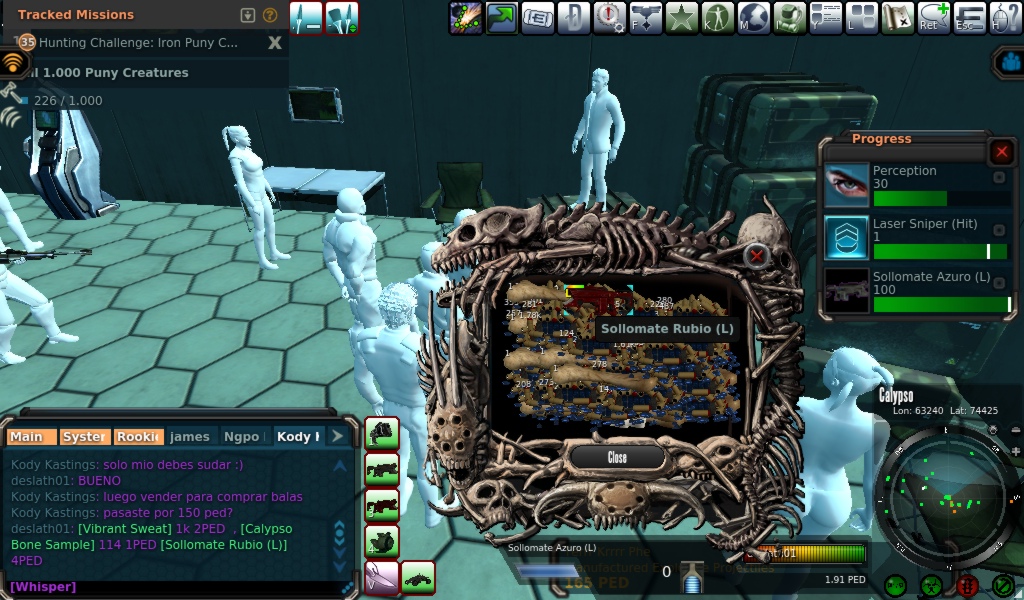The height and width of the screenshot is (600, 1024).
Task: Select the Sollomate Rubio (L) item in loot
Action: click(x=599, y=300)
